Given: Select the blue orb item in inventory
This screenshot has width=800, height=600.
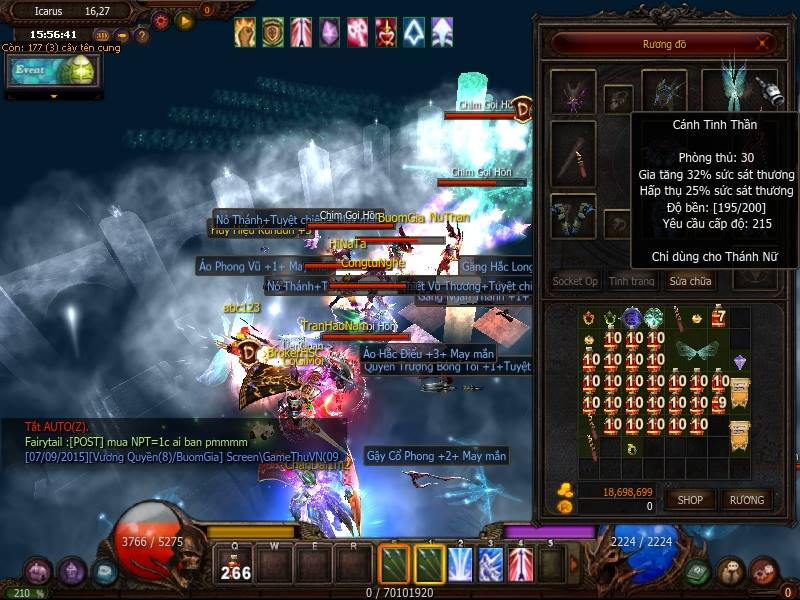Looking at the screenshot, I should (632, 318).
